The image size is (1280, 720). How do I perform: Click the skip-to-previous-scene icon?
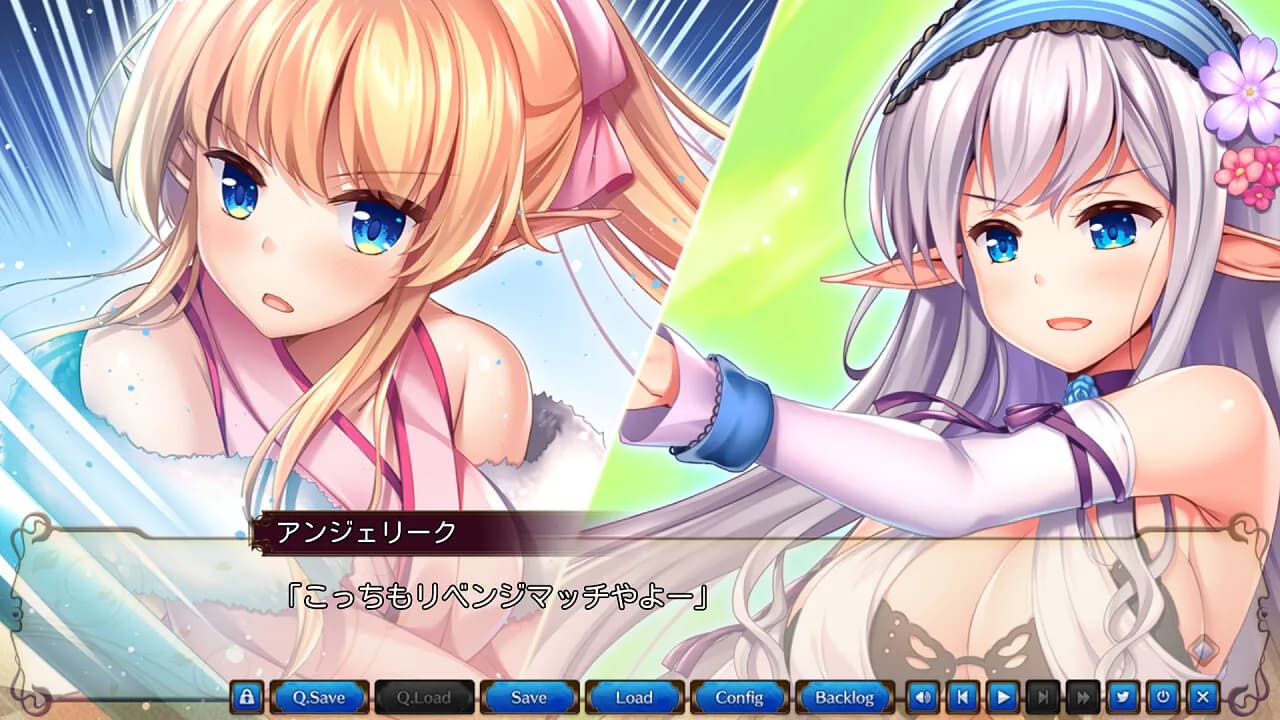pyautogui.click(x=963, y=697)
